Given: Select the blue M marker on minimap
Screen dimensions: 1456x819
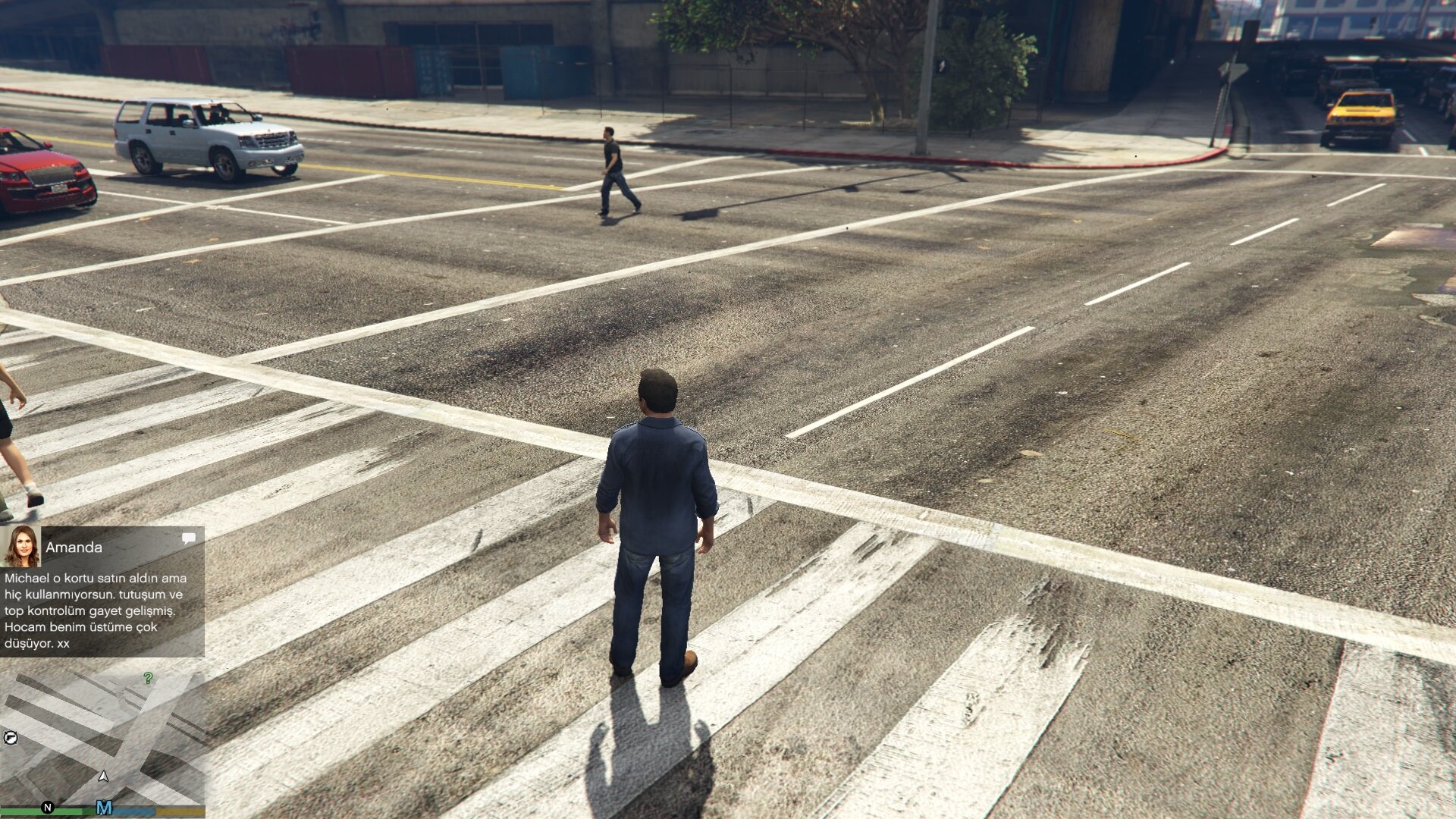Looking at the screenshot, I should [x=104, y=808].
